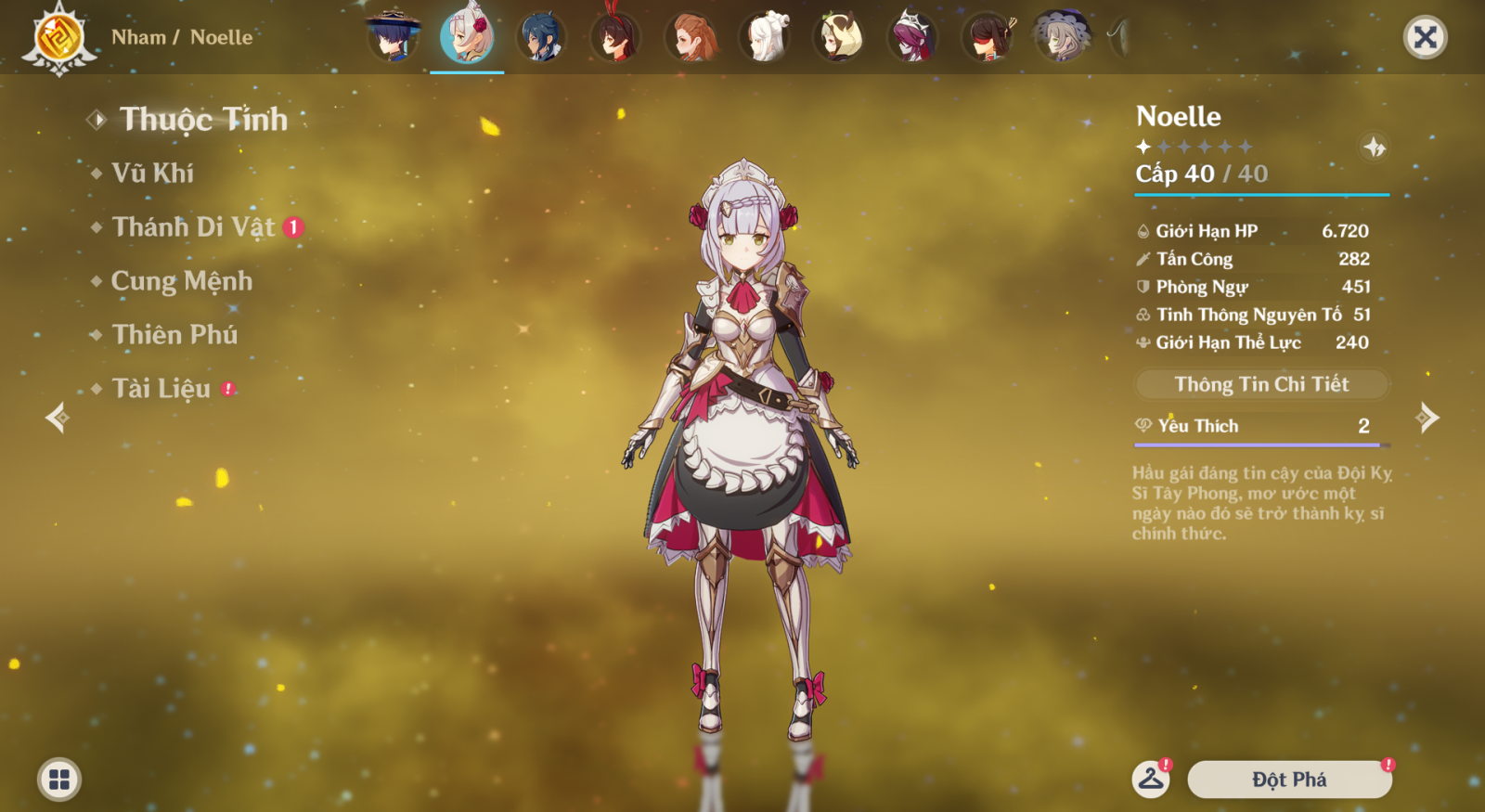Choose Kaeya's blue-haired portrait

pos(541,37)
